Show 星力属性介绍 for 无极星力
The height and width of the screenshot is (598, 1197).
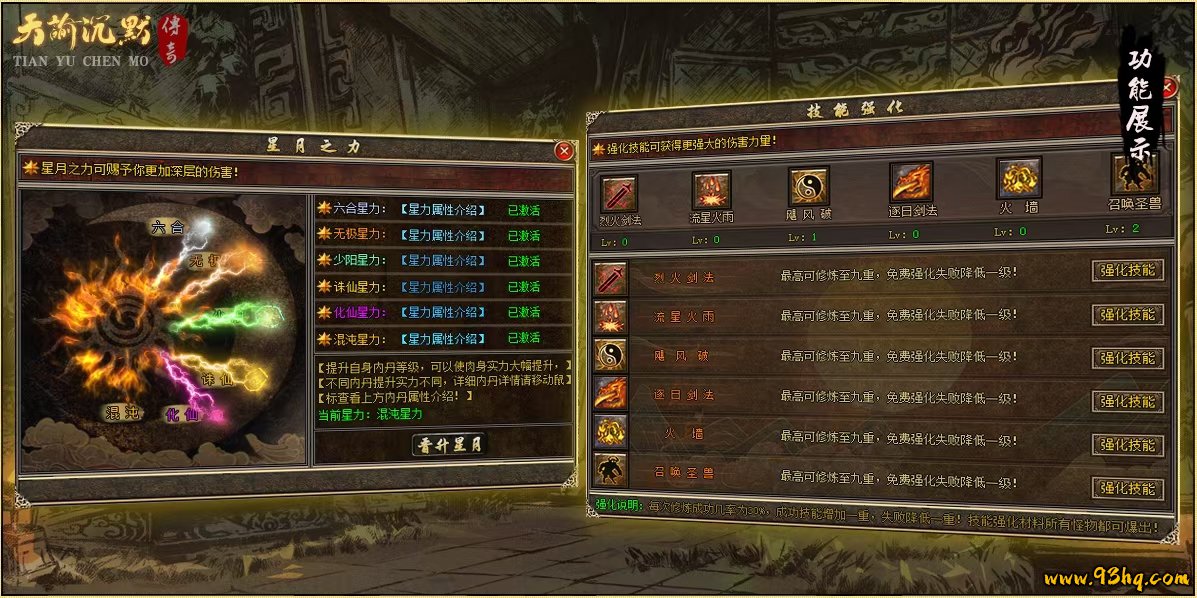tap(442, 235)
